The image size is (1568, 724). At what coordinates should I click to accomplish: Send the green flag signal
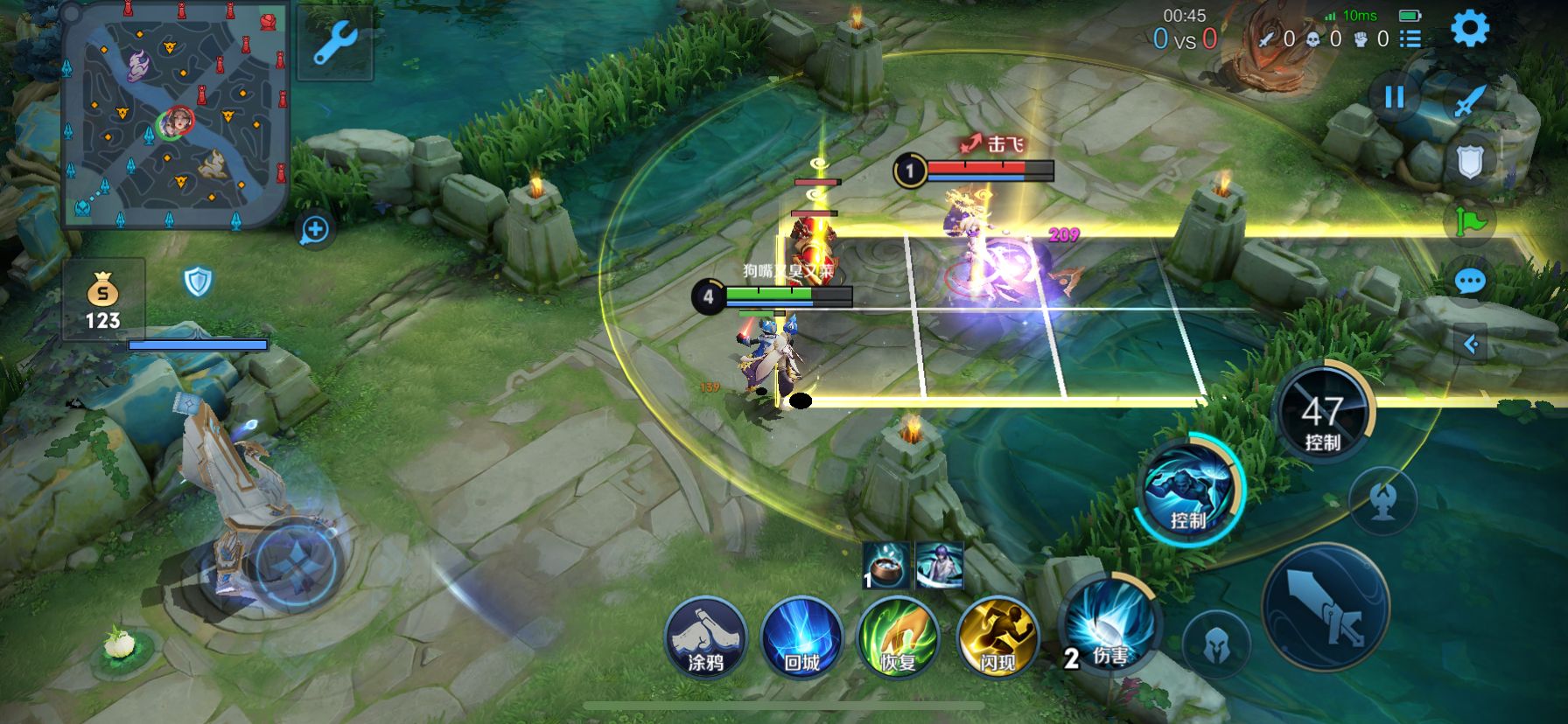1470,221
